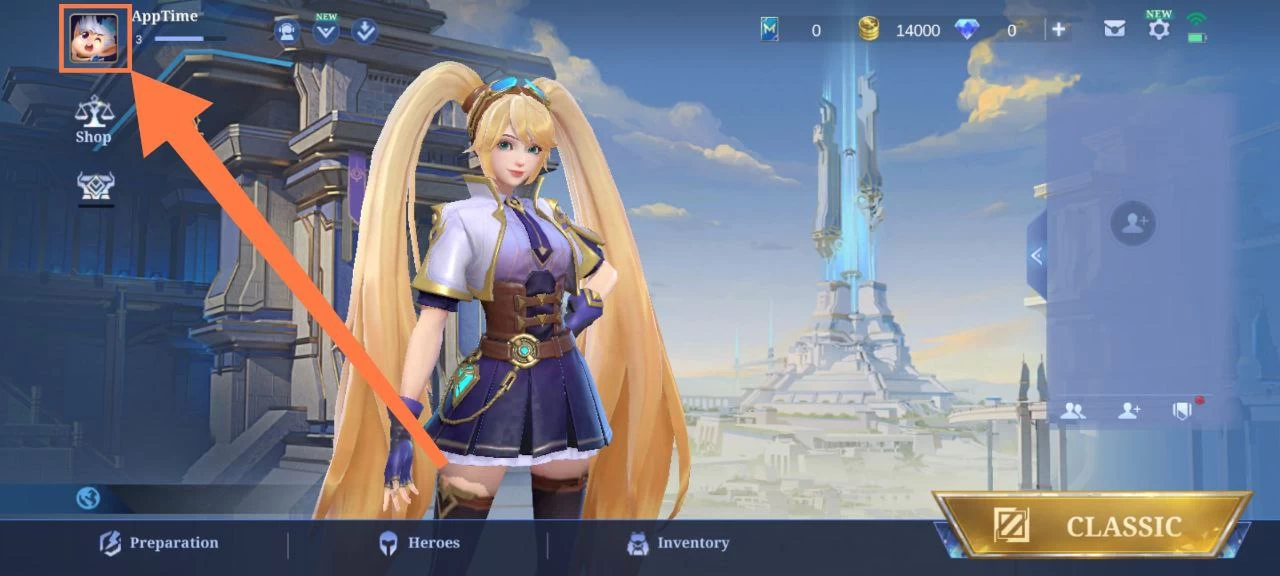Open the gear settings icon
The width and height of the screenshot is (1280, 576).
pyautogui.click(x=1158, y=29)
